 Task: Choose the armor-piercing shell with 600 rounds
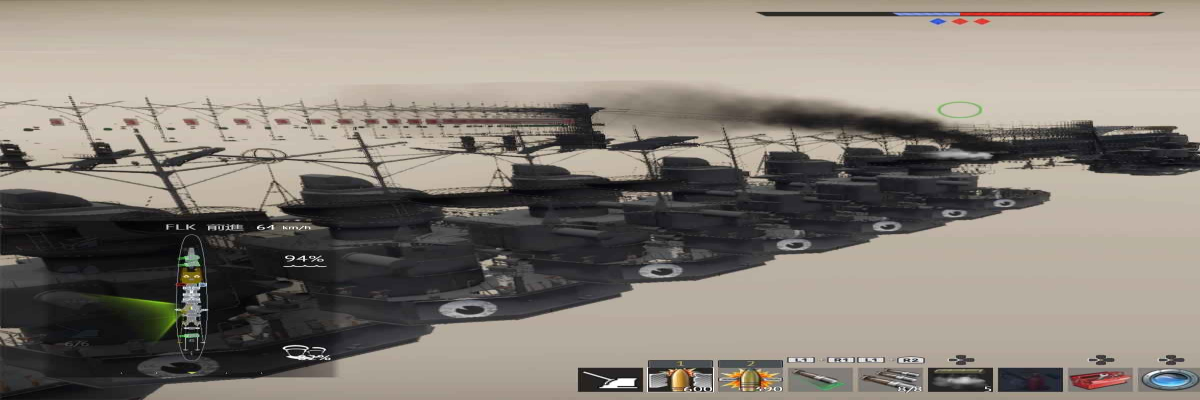tap(680, 377)
